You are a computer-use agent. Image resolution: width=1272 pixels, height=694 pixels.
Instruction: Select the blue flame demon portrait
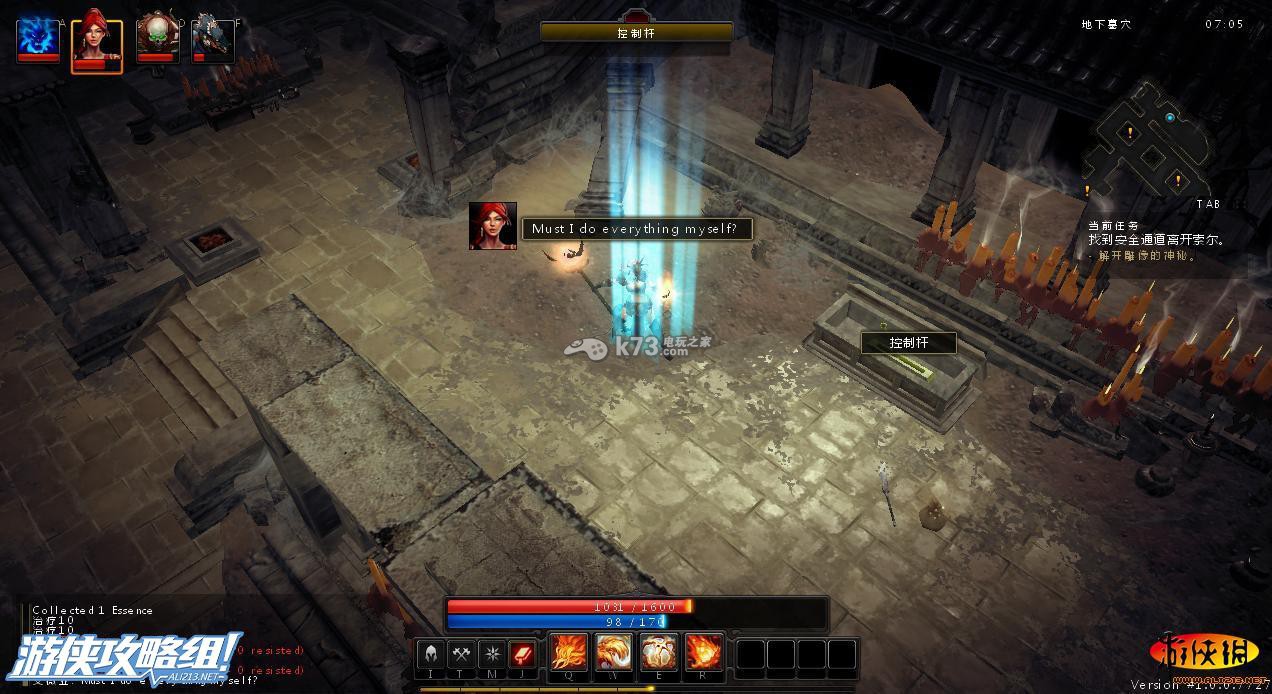coord(38,38)
